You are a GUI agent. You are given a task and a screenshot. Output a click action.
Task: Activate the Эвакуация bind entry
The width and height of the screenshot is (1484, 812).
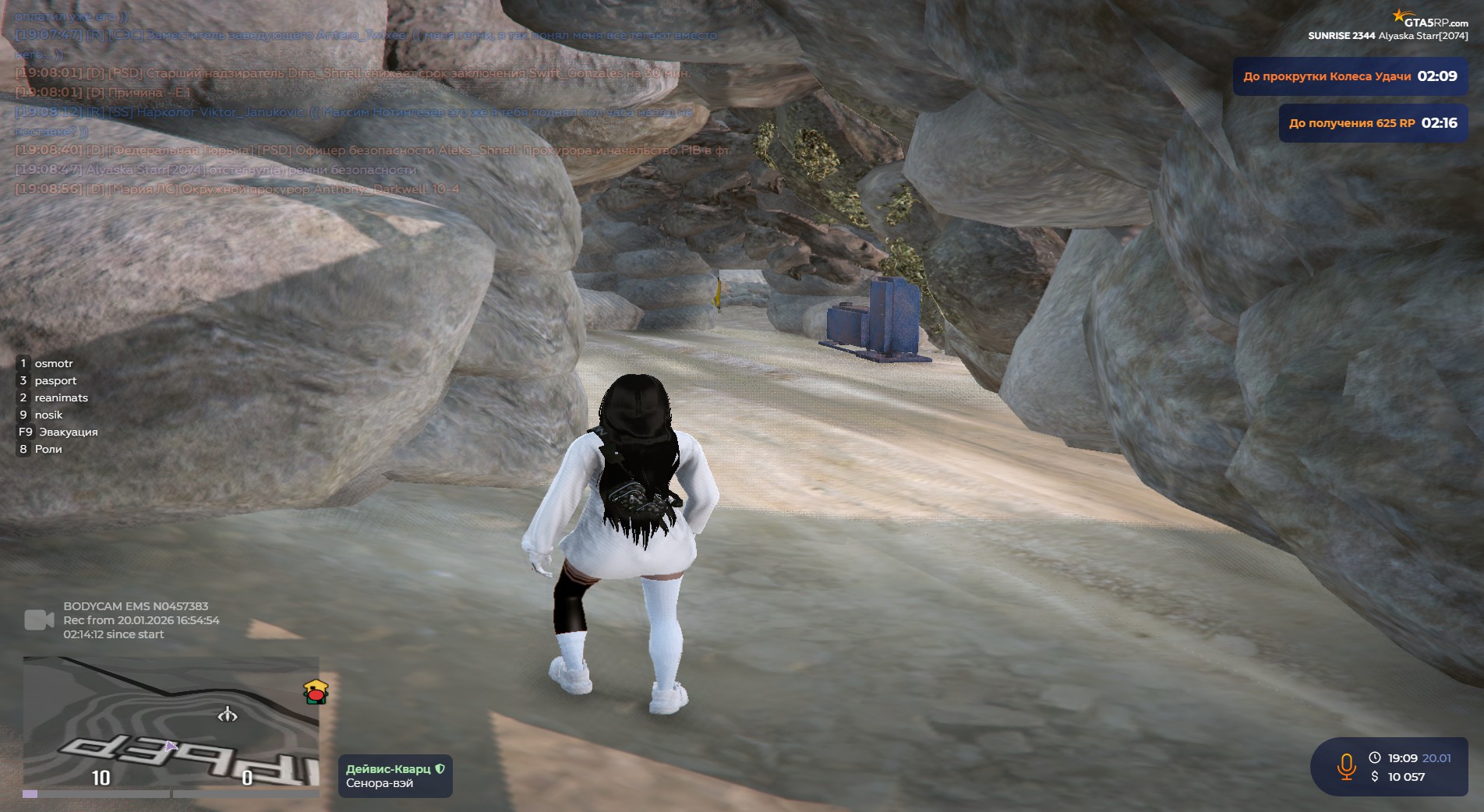tap(68, 432)
